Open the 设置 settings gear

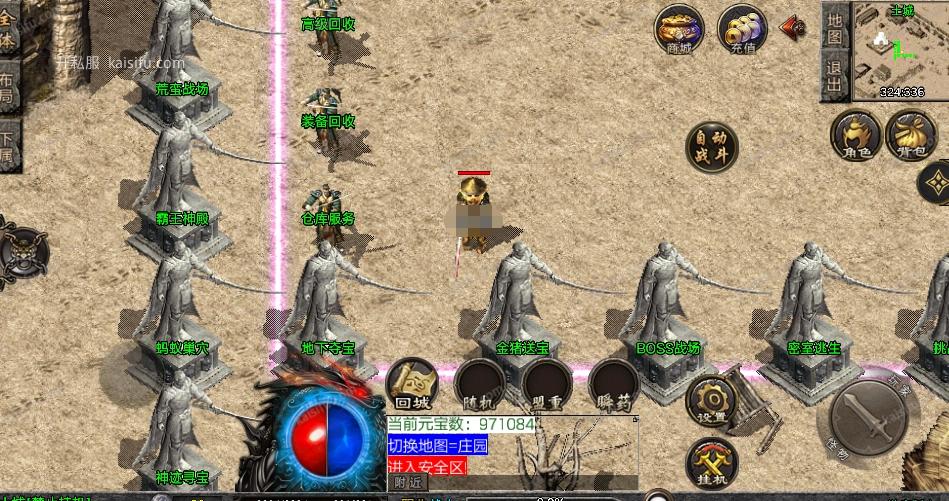coord(711,400)
